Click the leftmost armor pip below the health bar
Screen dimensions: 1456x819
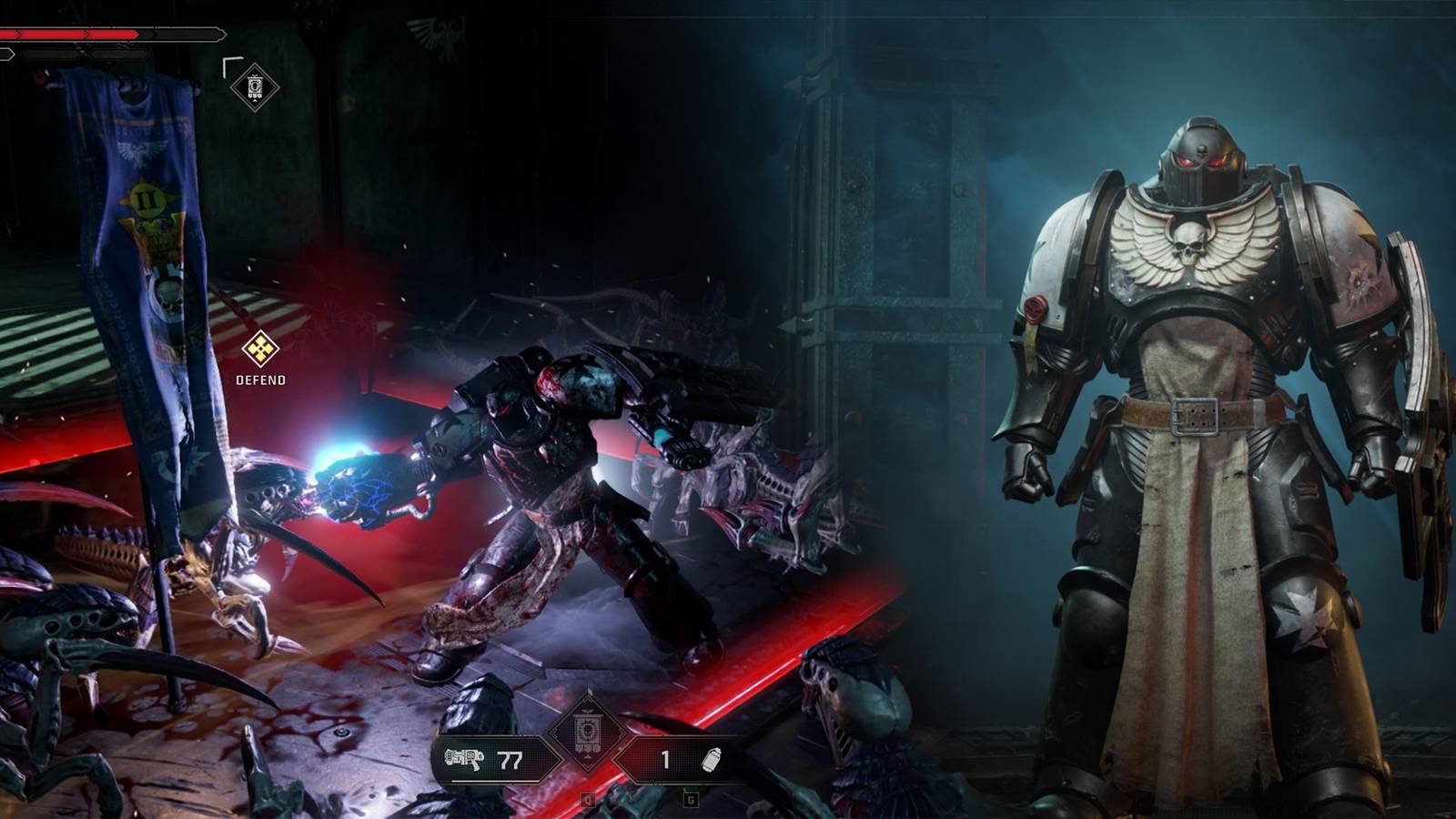pyautogui.click(x=7, y=54)
